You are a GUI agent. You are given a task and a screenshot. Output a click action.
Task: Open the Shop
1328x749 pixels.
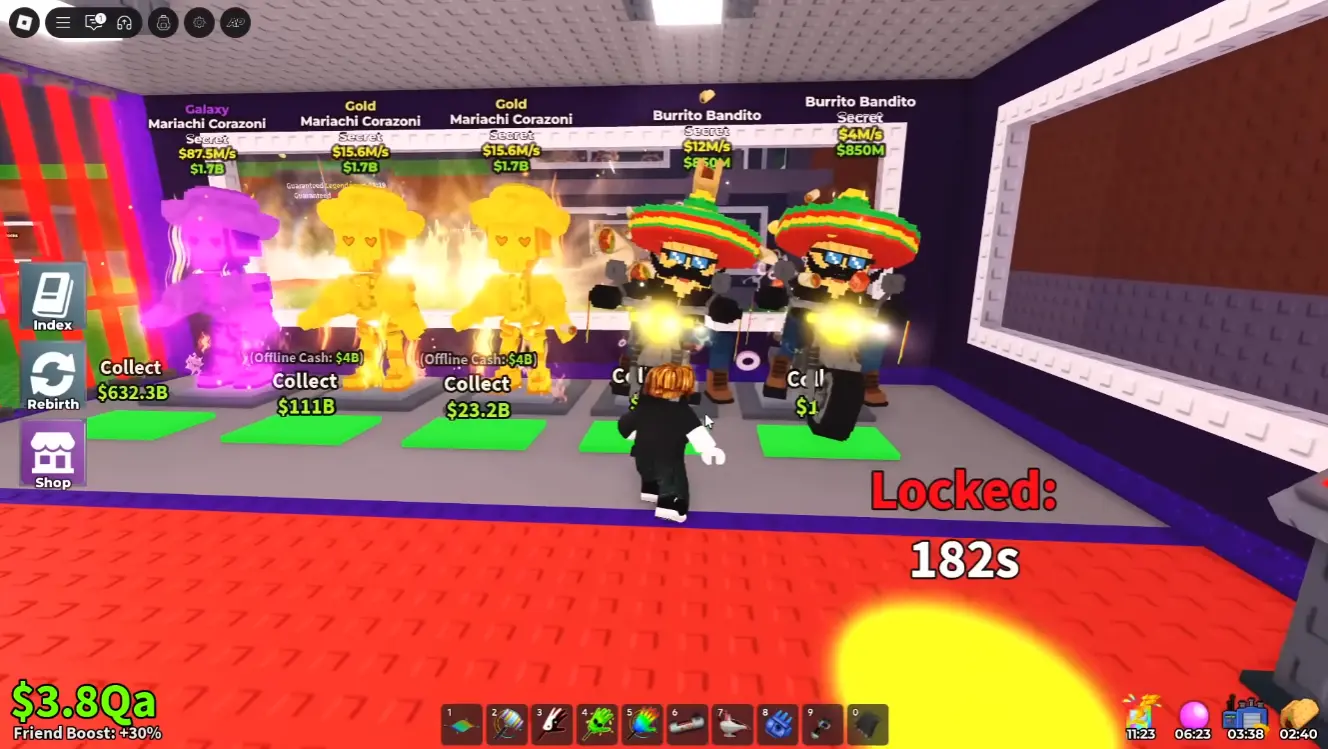tap(53, 457)
